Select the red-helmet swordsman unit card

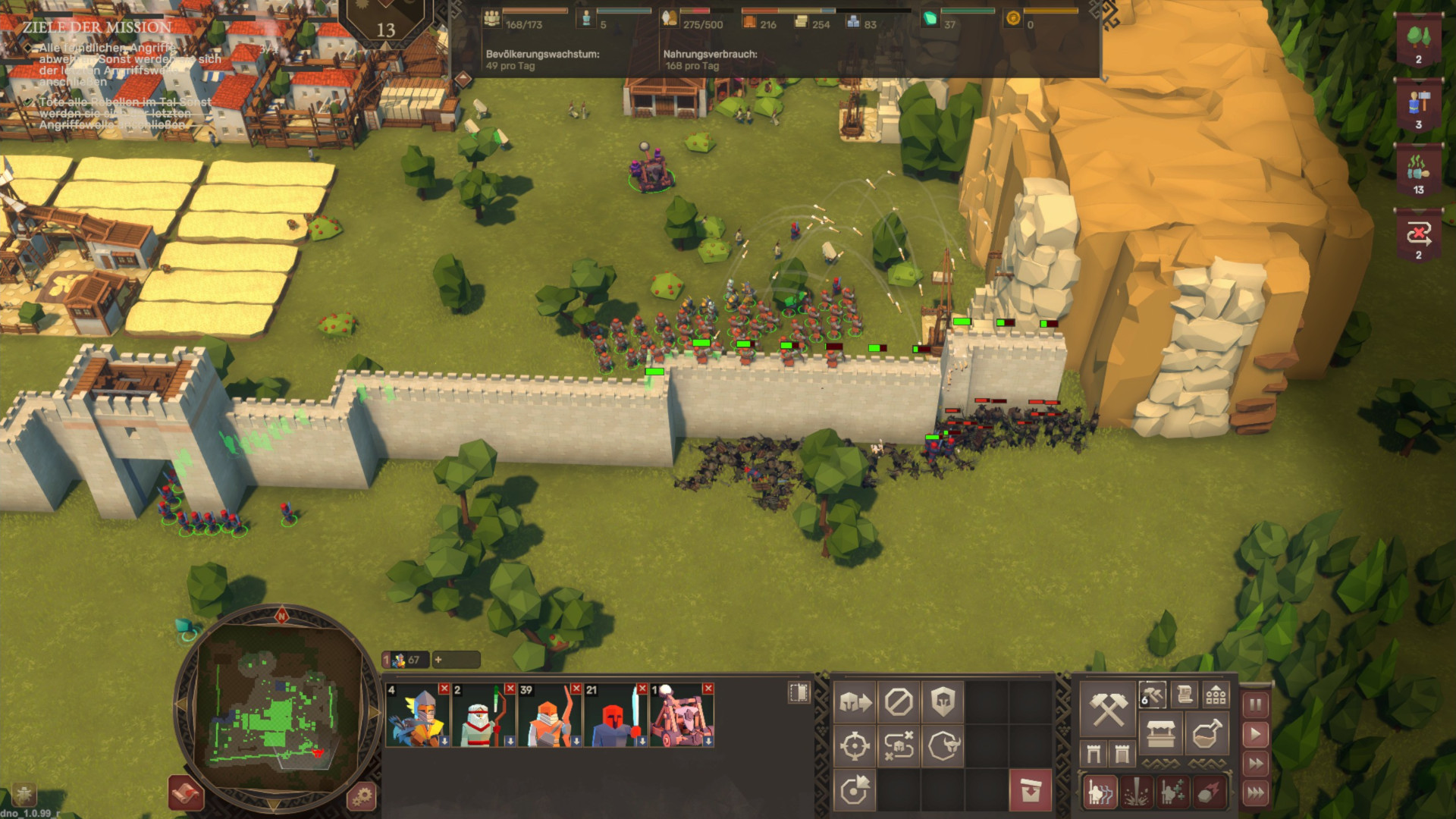tap(616, 716)
